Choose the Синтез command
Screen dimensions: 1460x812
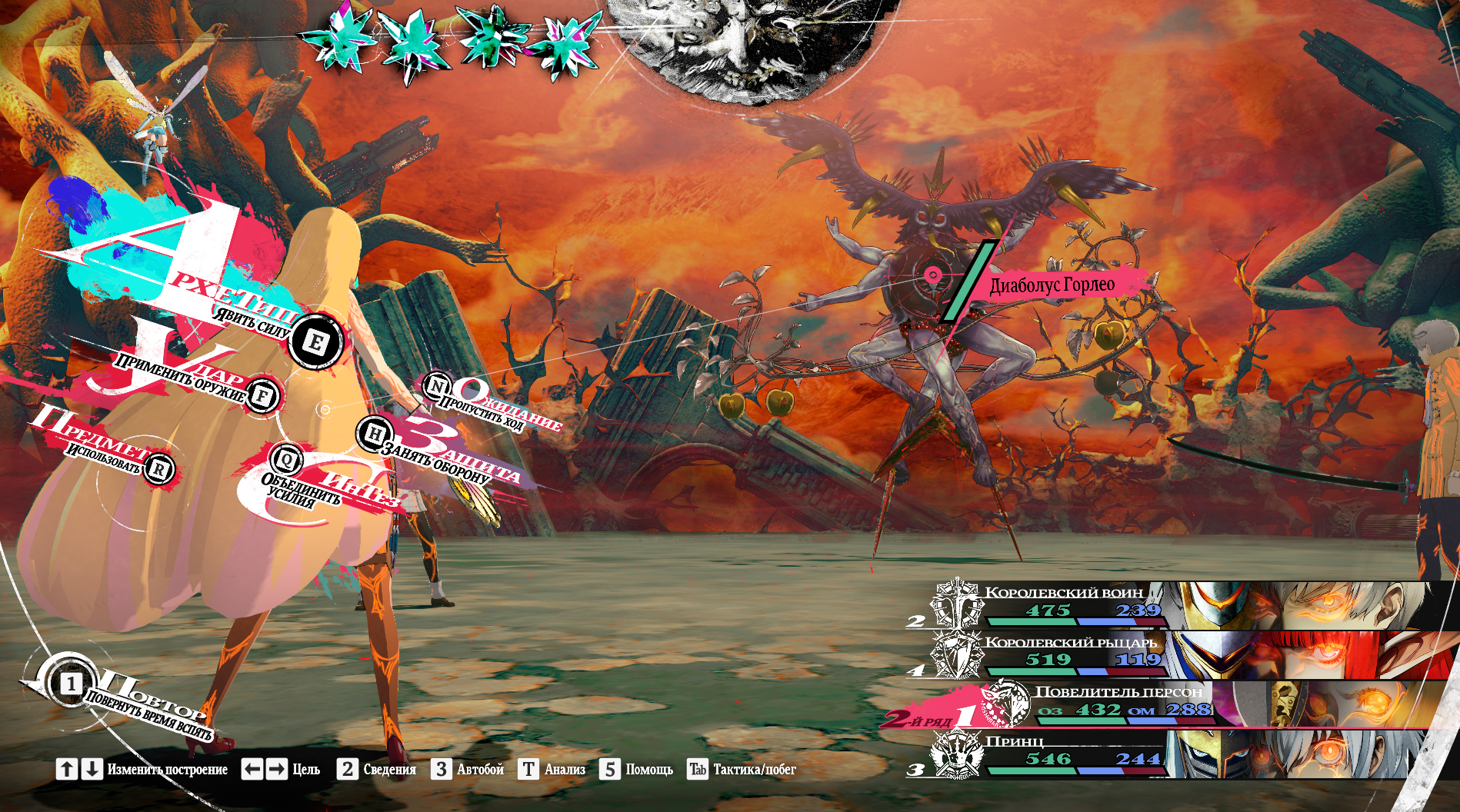(287, 461)
